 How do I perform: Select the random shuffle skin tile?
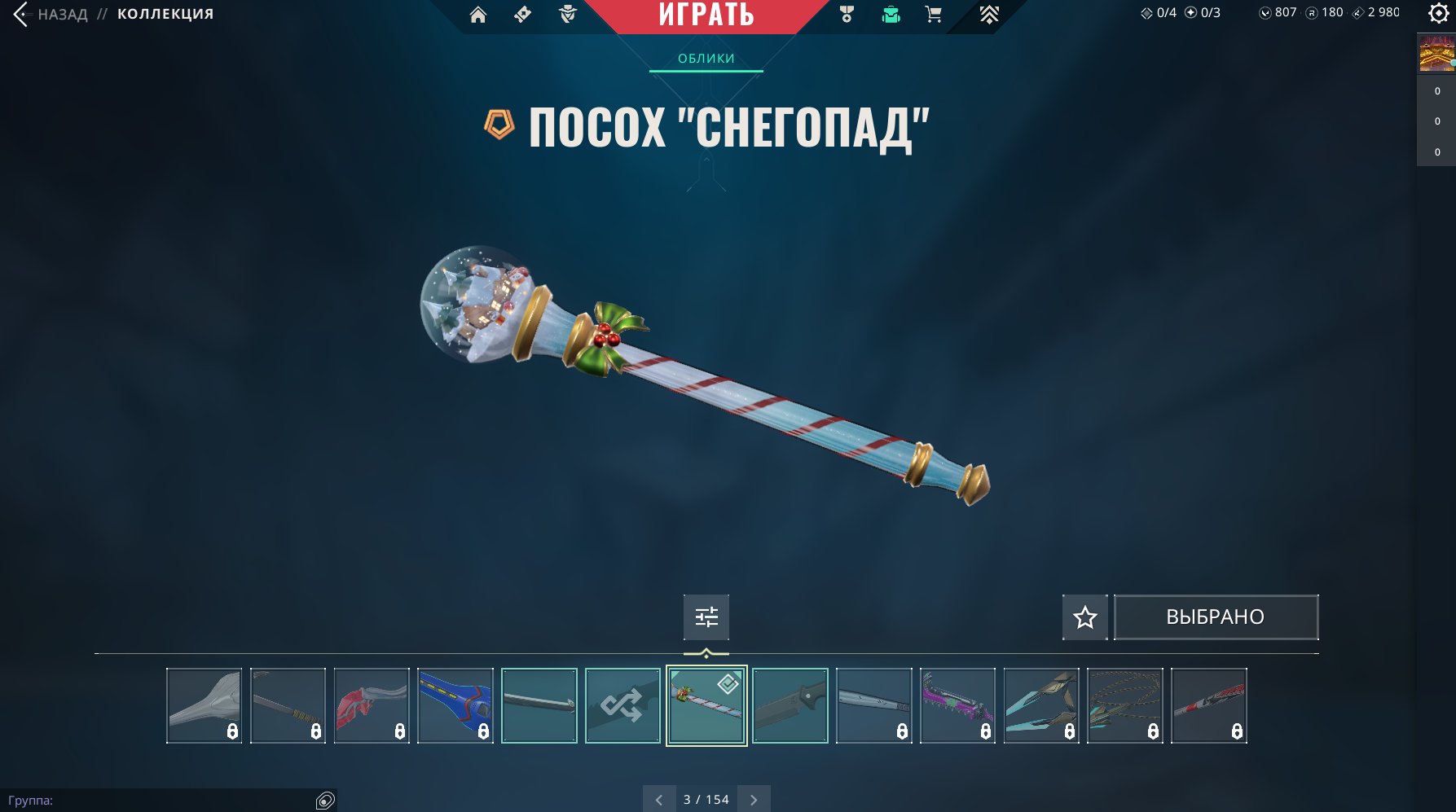click(622, 705)
